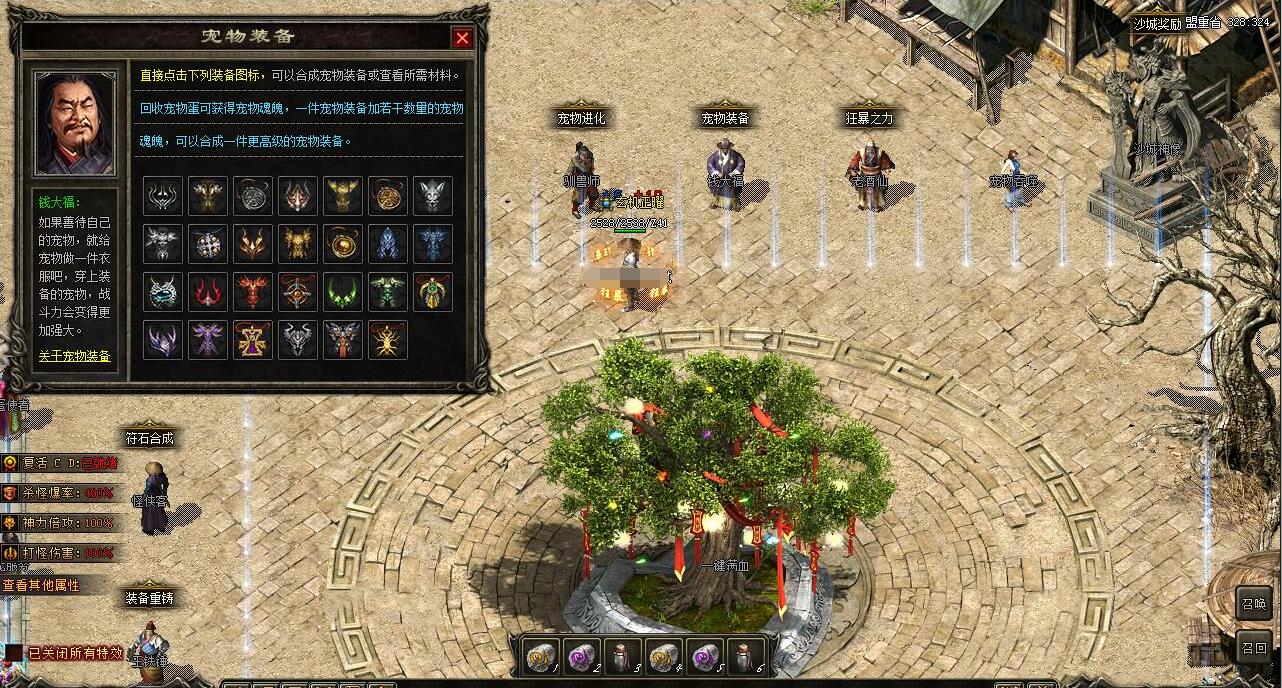
Task: Select the cyan gem silver amulet icon
Action: point(163,292)
